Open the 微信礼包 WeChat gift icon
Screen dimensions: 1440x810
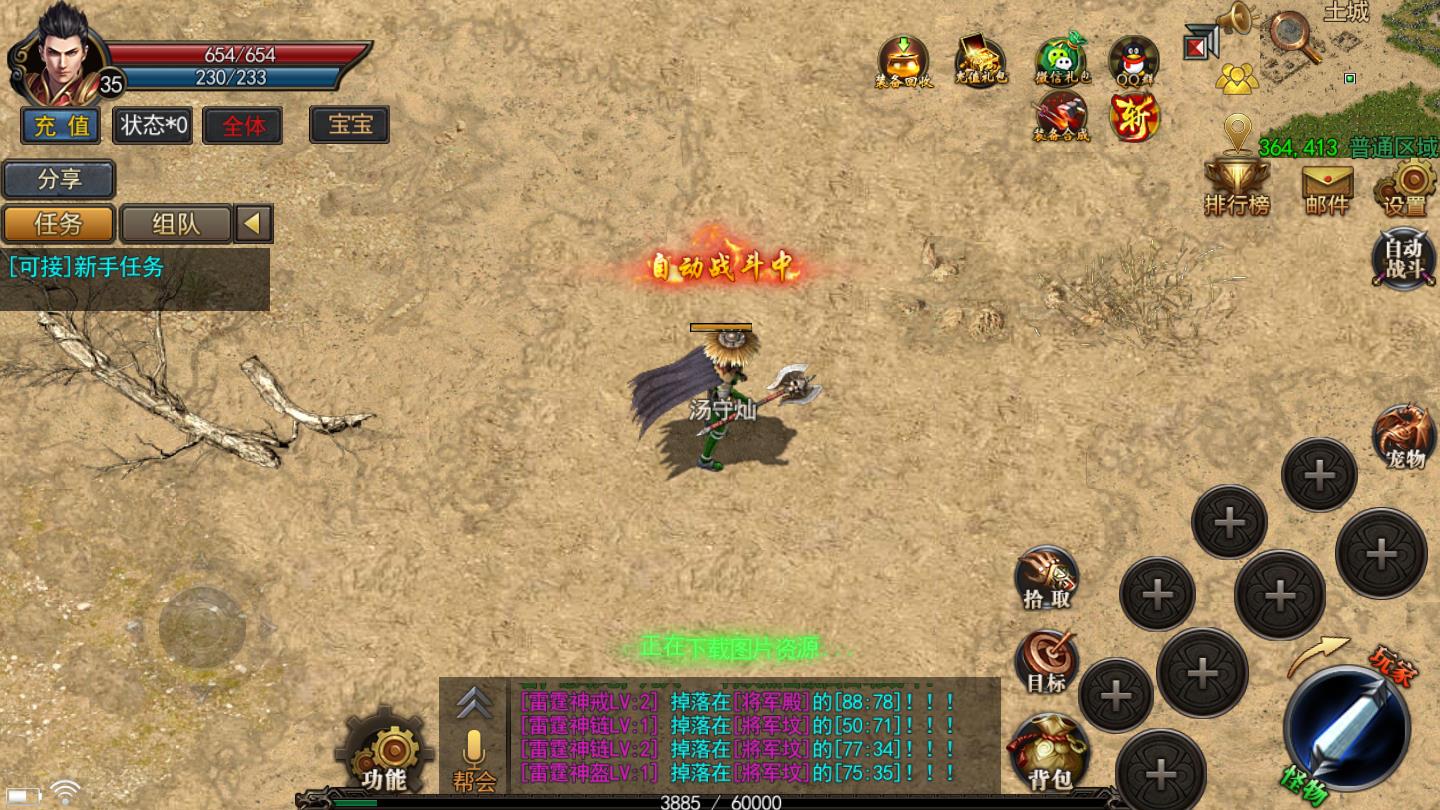tap(1060, 61)
